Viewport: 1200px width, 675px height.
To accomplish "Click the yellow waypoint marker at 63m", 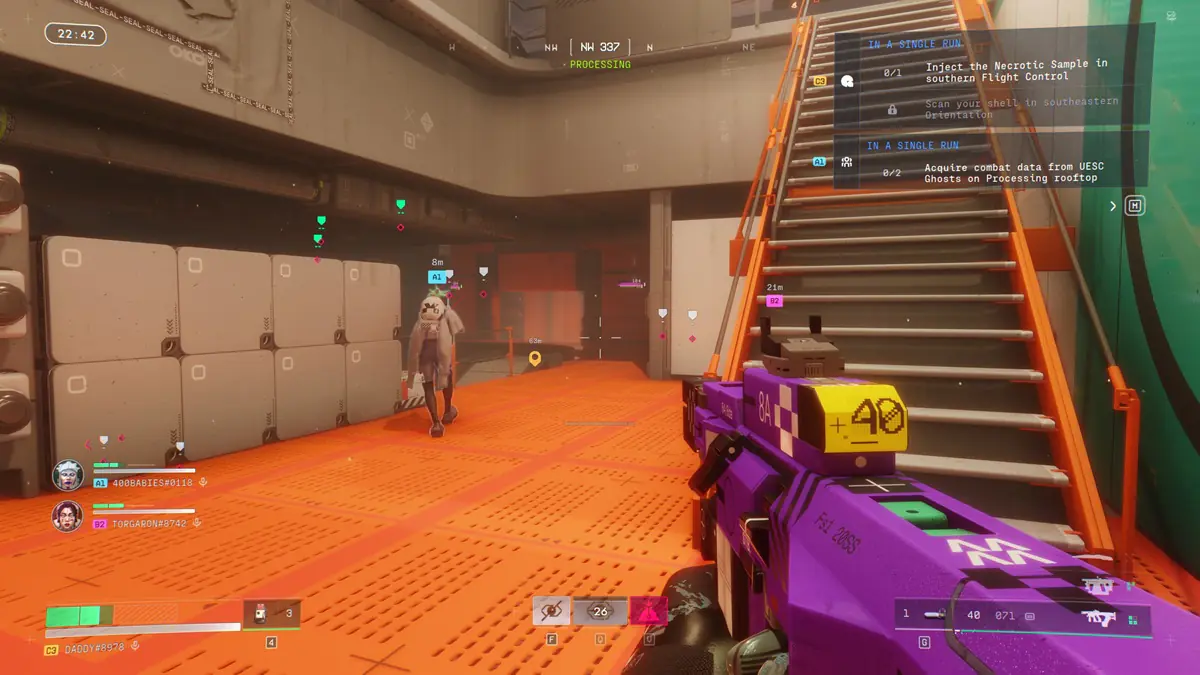I will click(535, 357).
